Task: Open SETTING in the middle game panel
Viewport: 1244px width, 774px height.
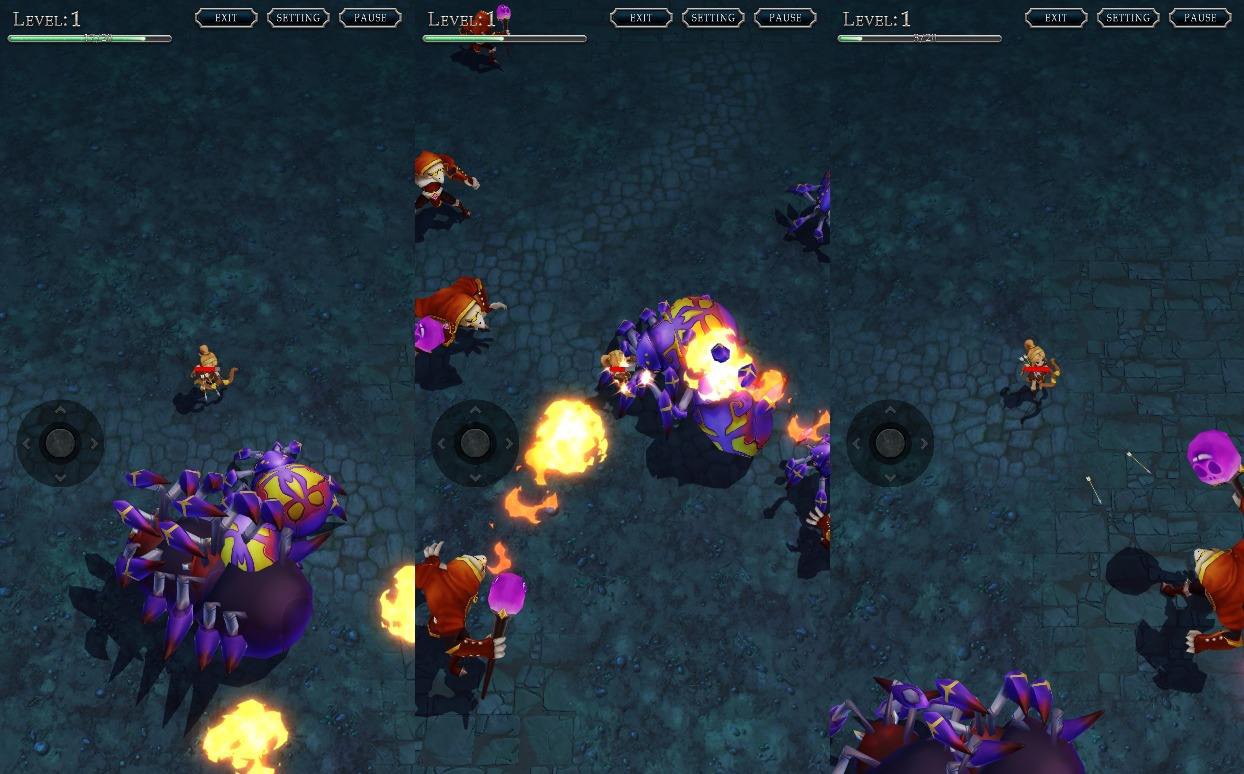Action: point(713,18)
